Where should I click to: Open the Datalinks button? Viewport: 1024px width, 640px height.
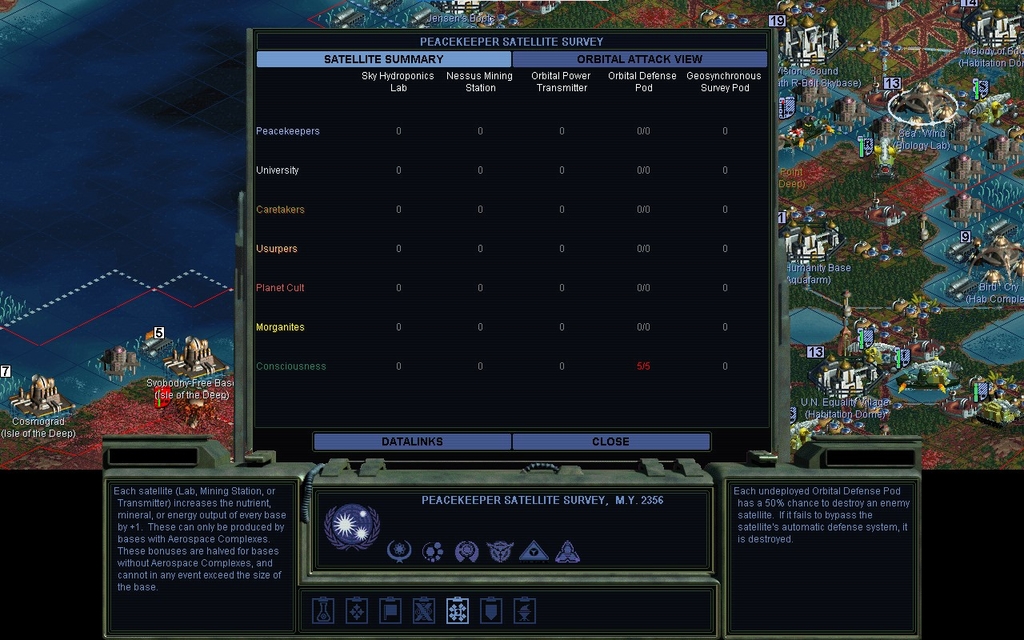412,441
